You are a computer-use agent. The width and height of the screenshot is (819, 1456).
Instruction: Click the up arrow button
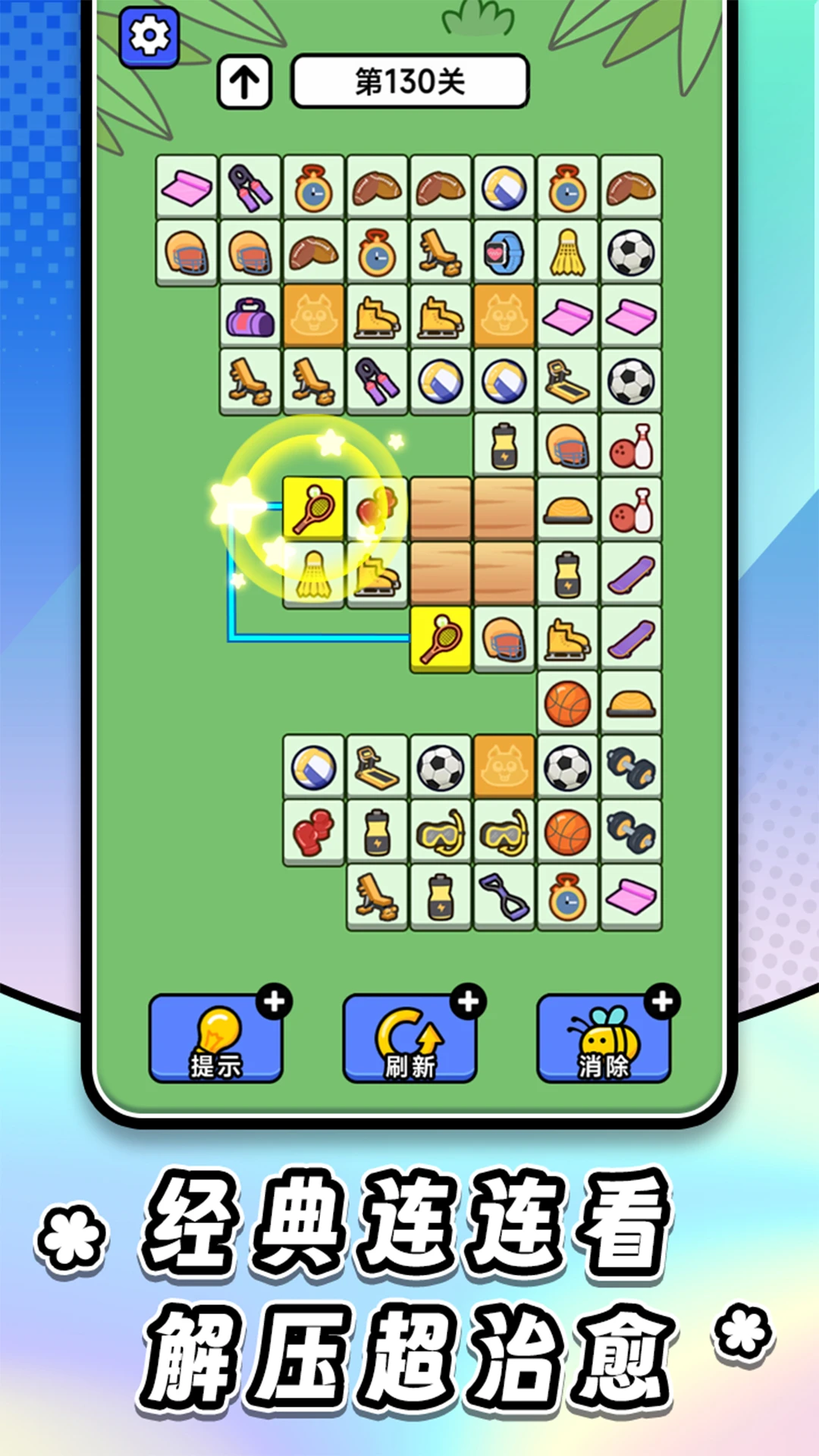click(244, 82)
